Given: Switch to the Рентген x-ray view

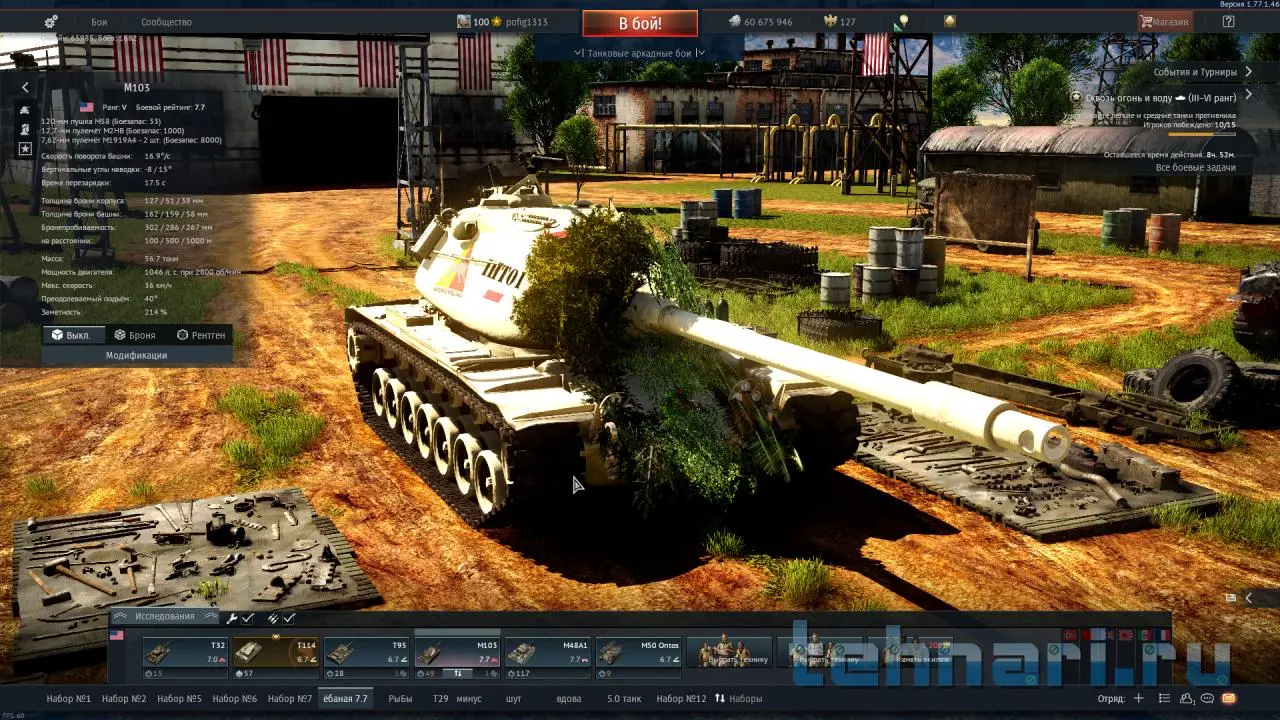Looking at the screenshot, I should click(201, 335).
